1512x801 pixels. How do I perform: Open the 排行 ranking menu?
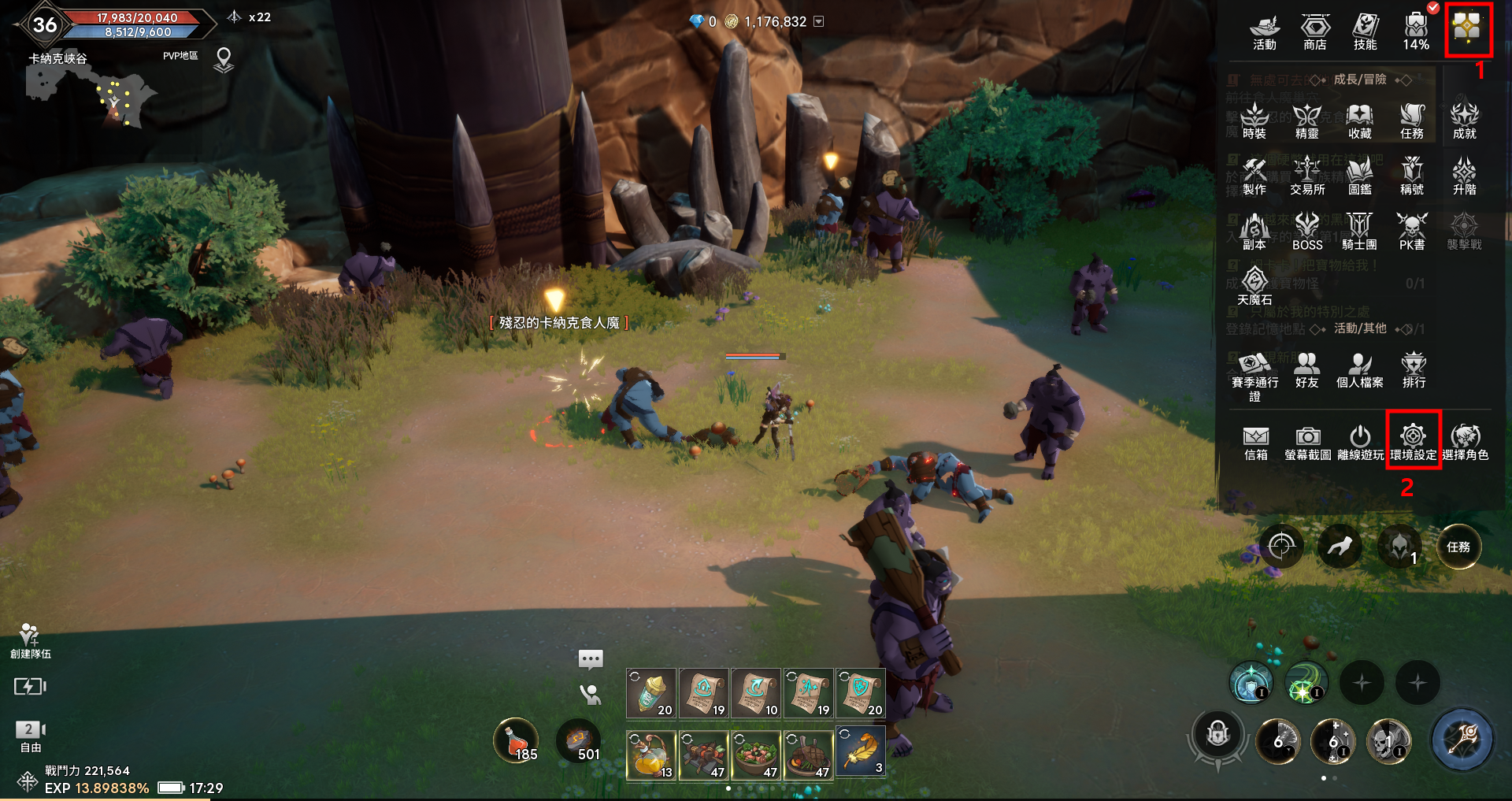pos(1414,369)
